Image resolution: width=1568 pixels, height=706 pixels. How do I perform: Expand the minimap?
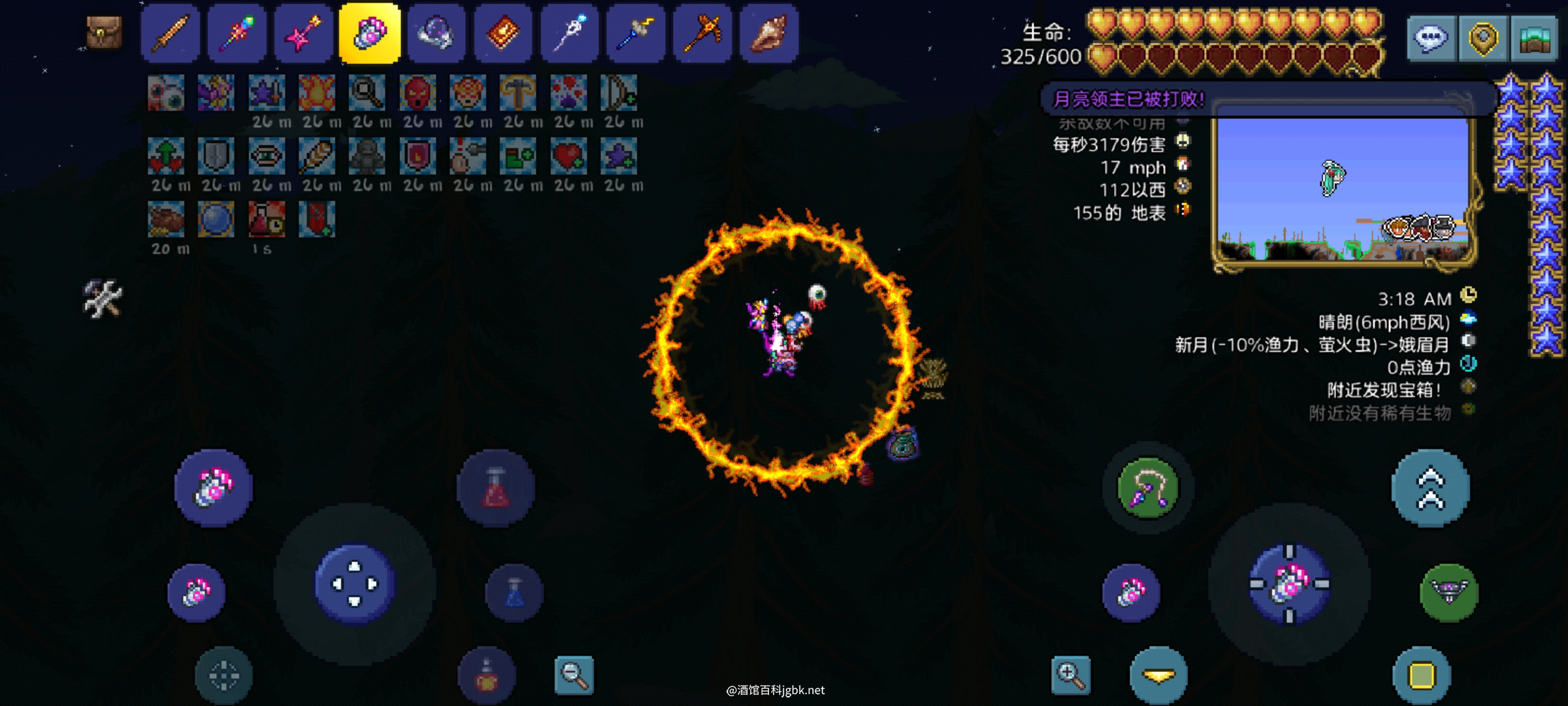(x=1343, y=186)
